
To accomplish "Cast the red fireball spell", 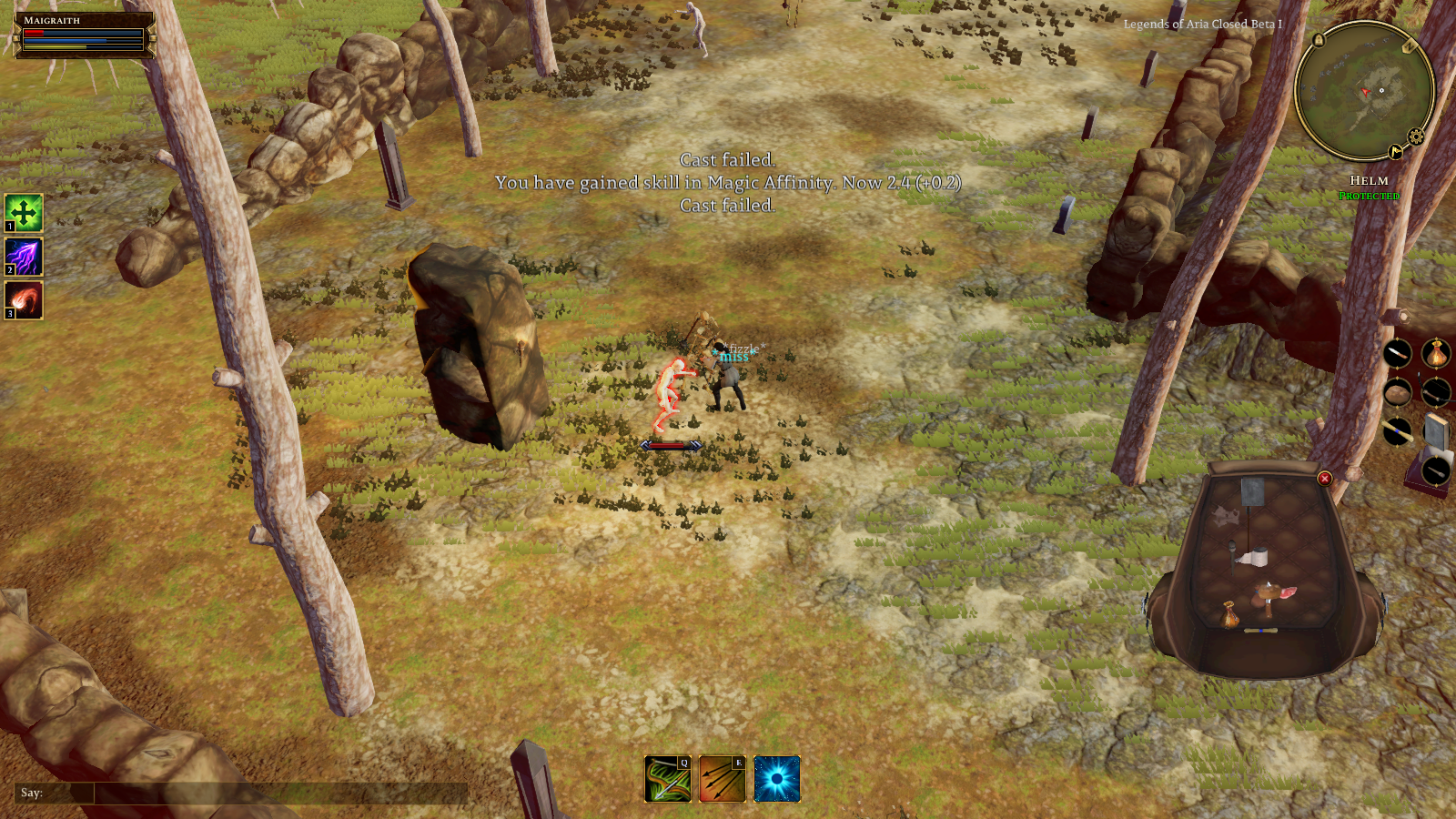I will pyautogui.click(x=24, y=300).
